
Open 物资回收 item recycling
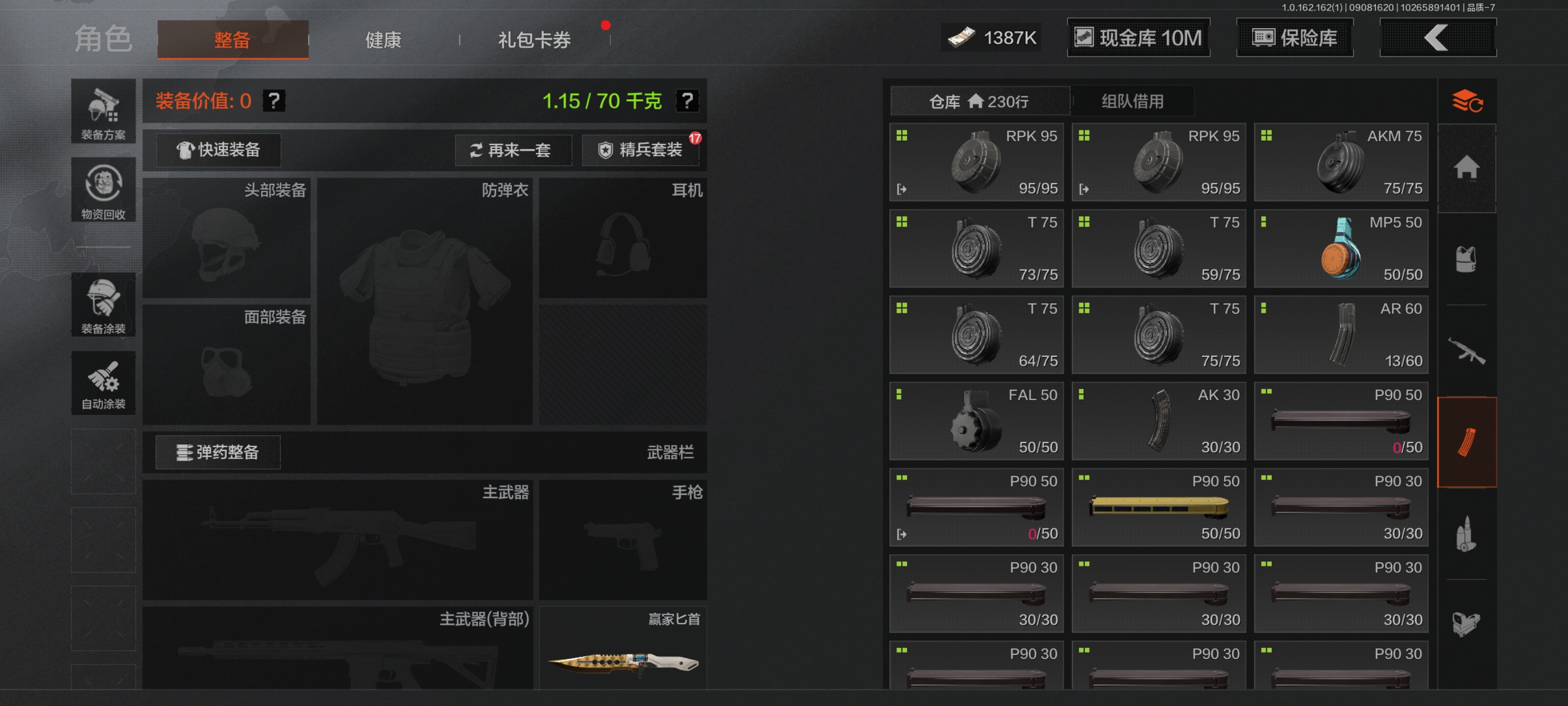click(103, 190)
